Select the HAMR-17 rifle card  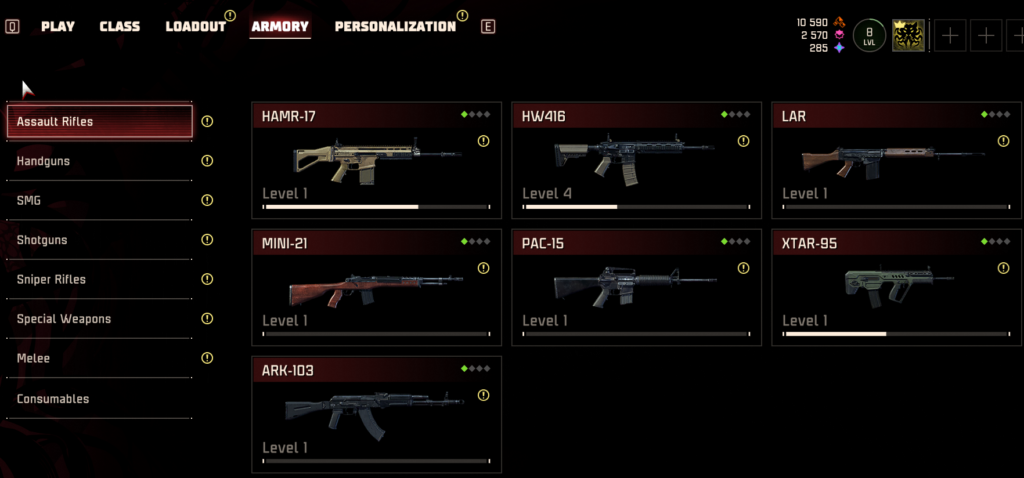[x=376, y=160]
